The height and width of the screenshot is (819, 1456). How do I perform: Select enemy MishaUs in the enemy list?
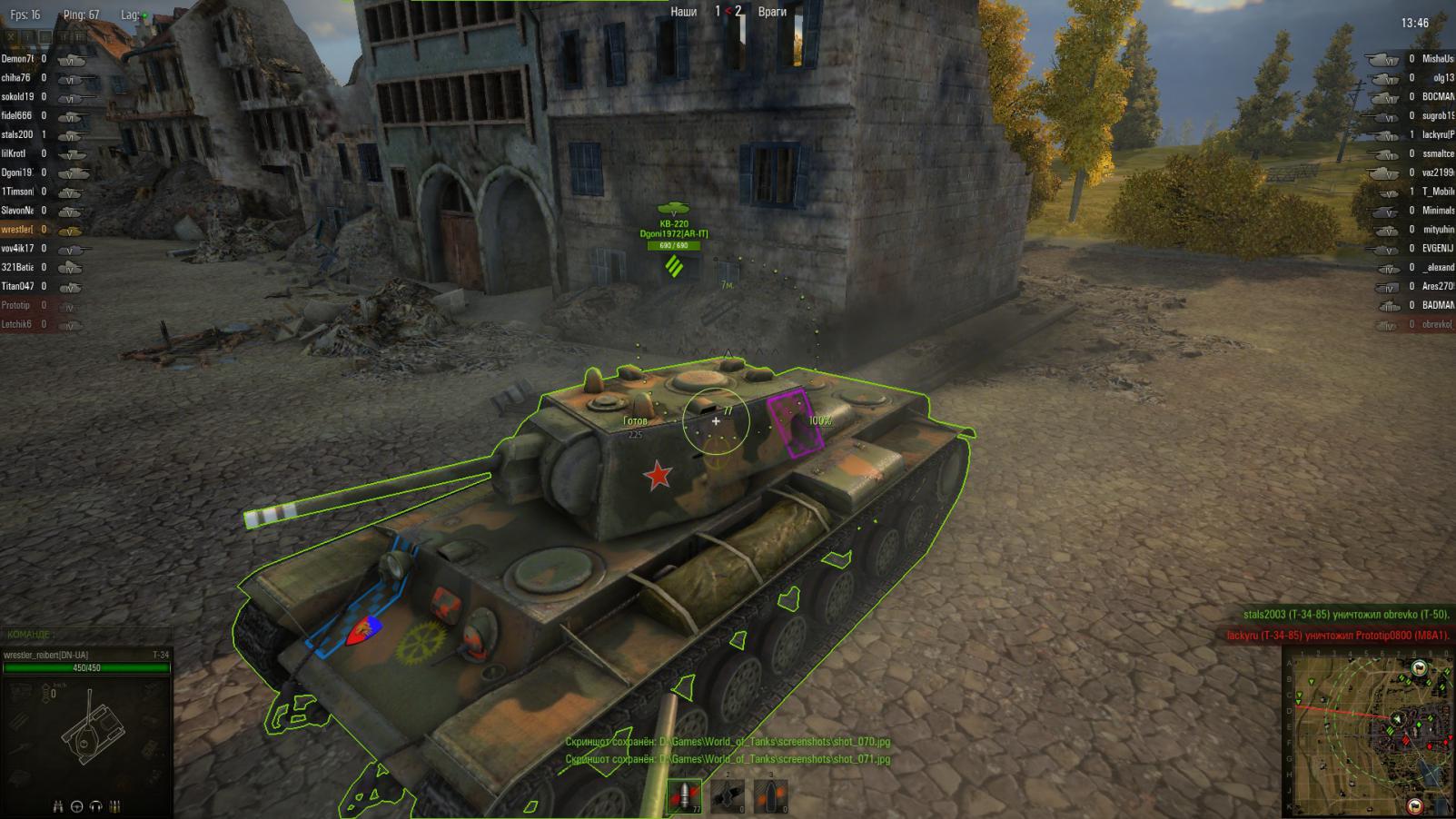click(1437, 59)
